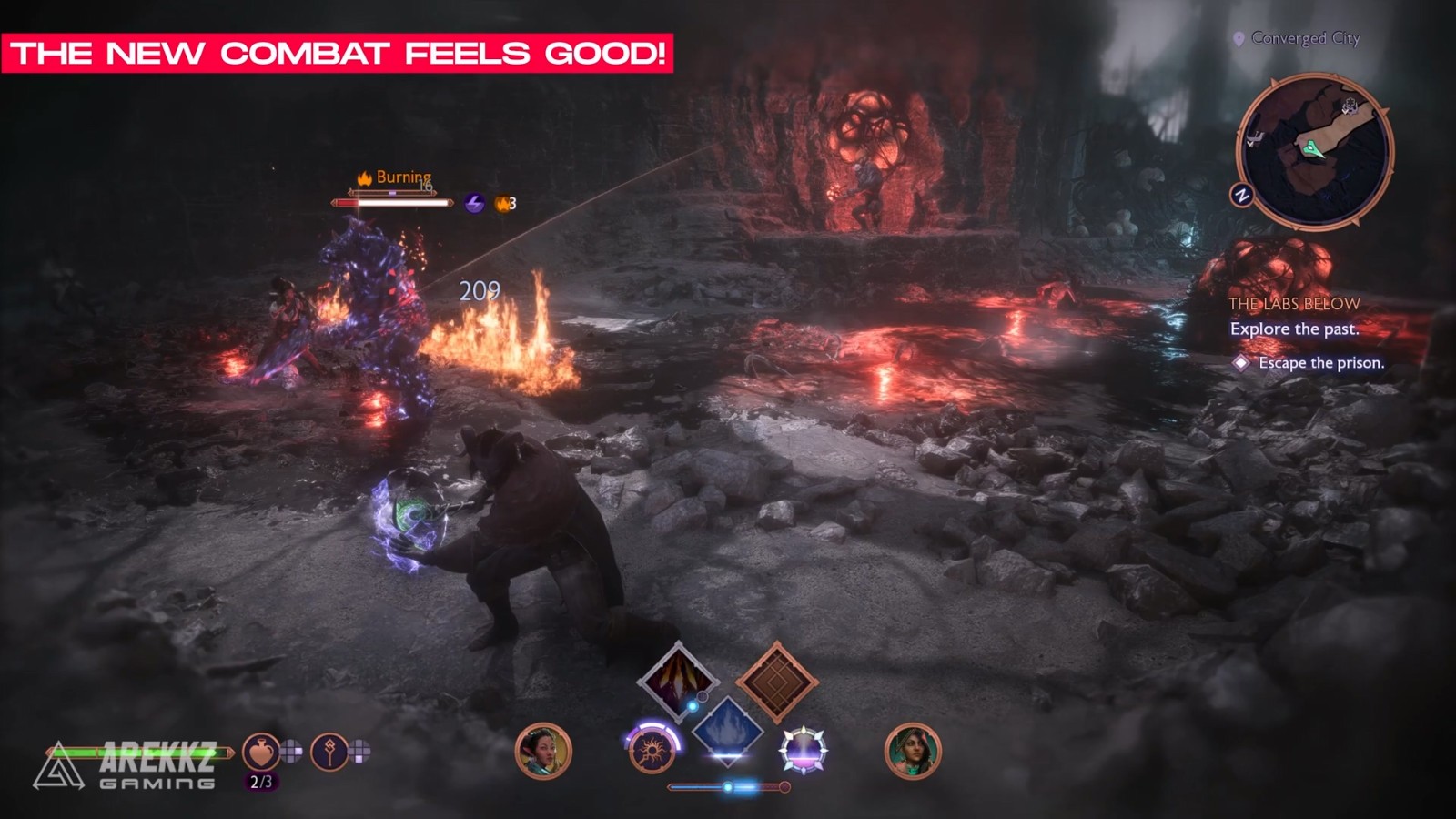Activate the blue flame ability diamond
1456x819 pixels.
(x=727, y=731)
